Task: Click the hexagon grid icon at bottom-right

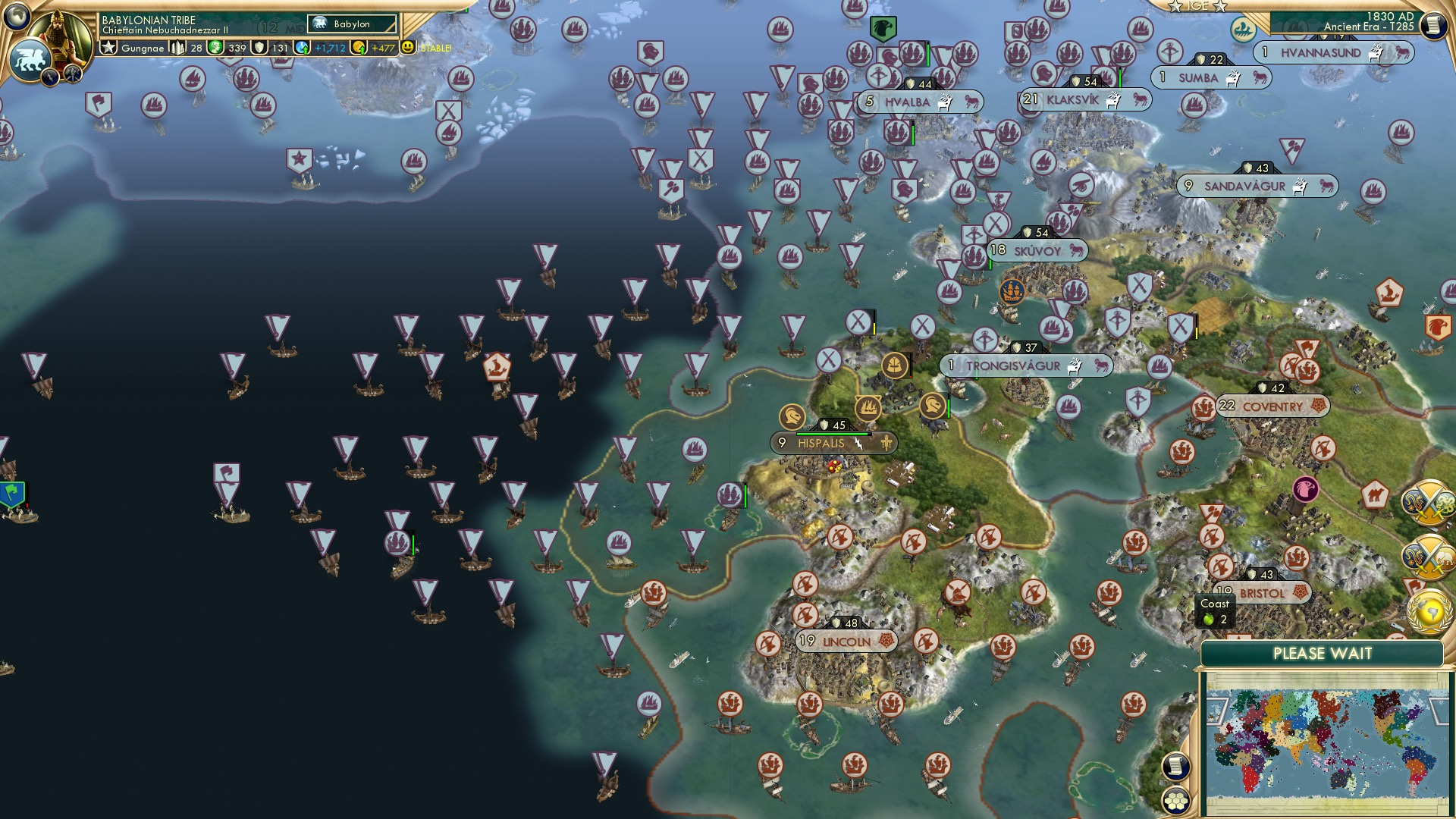Action: pyautogui.click(x=1175, y=801)
